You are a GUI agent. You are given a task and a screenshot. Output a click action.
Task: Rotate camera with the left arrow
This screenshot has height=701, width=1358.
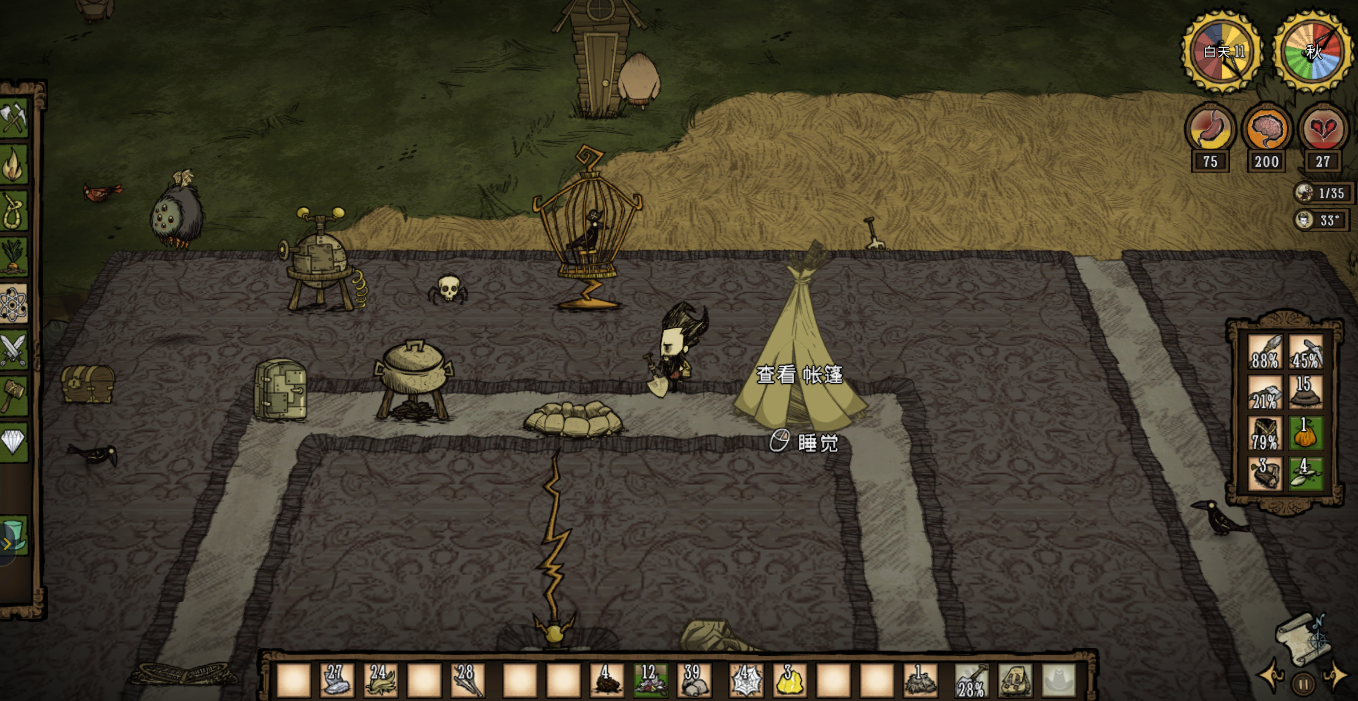[1271, 677]
